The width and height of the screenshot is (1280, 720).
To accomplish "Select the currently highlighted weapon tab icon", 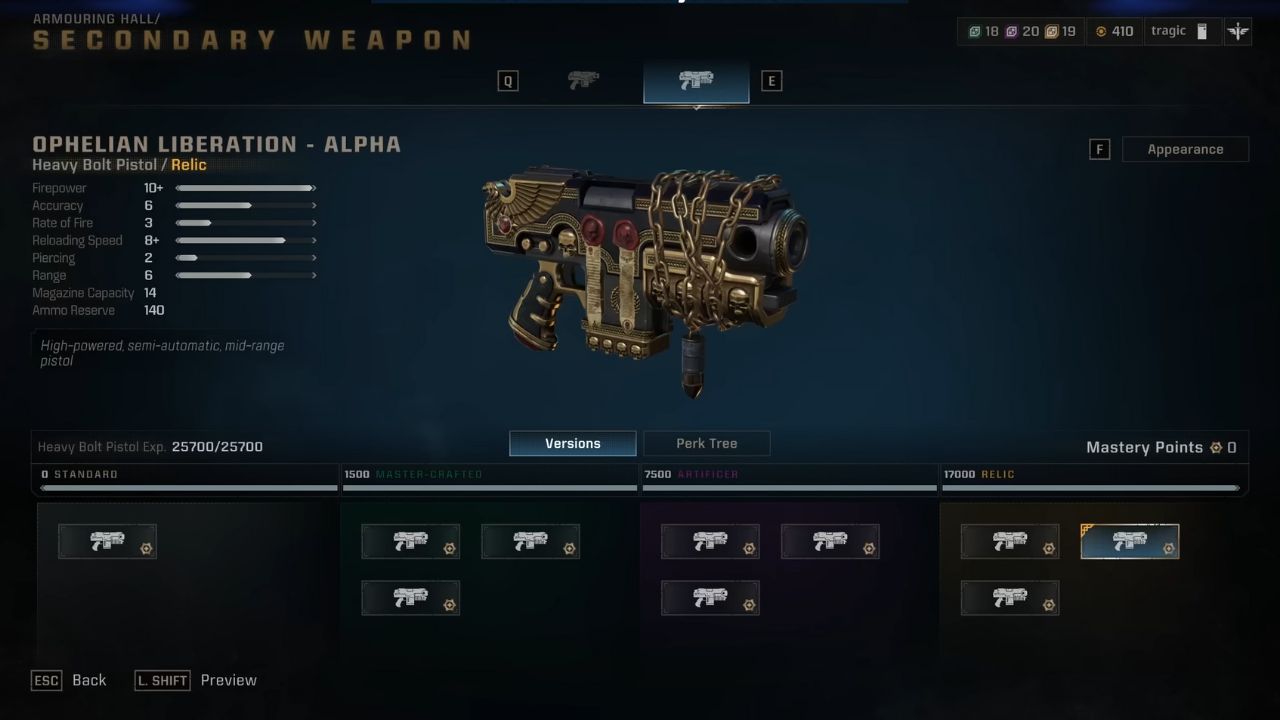I will [x=696, y=80].
